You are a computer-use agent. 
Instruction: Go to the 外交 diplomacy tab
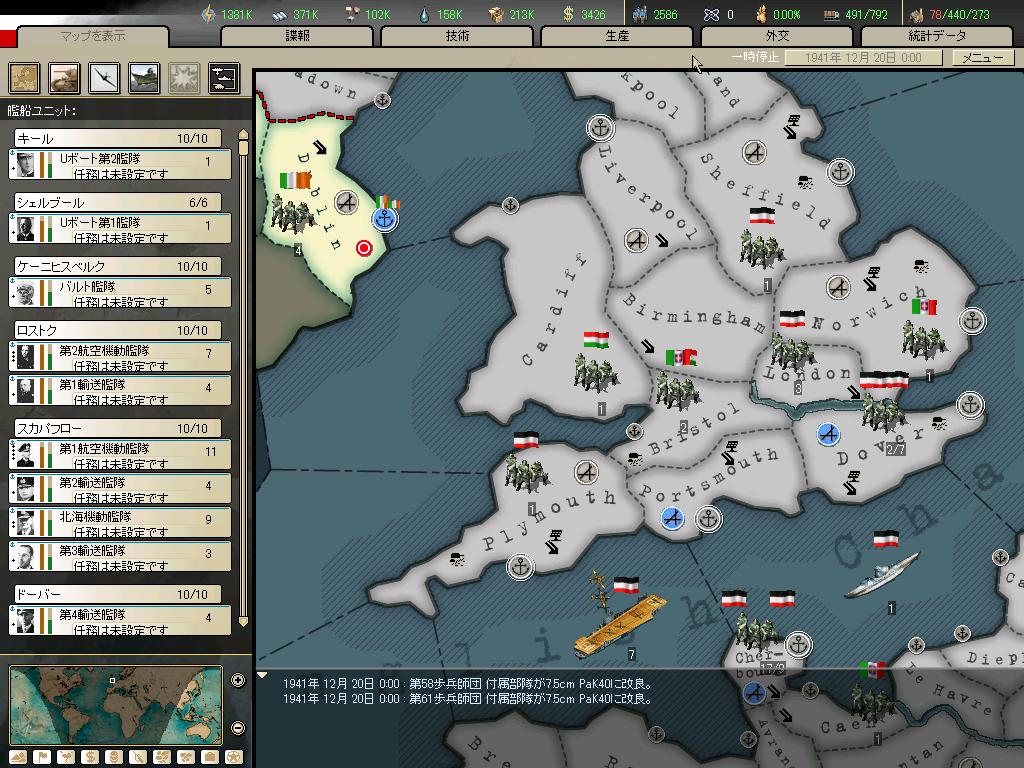pyautogui.click(x=777, y=36)
